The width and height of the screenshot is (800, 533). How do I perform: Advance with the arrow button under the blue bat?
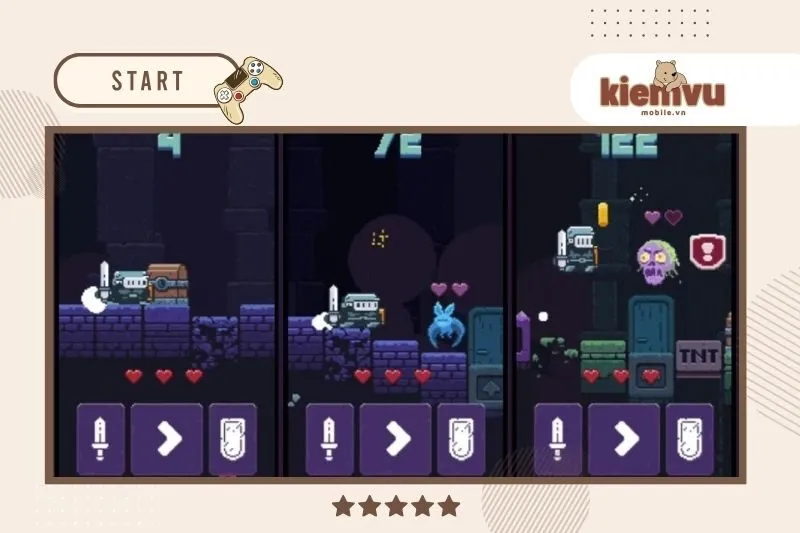395,439
